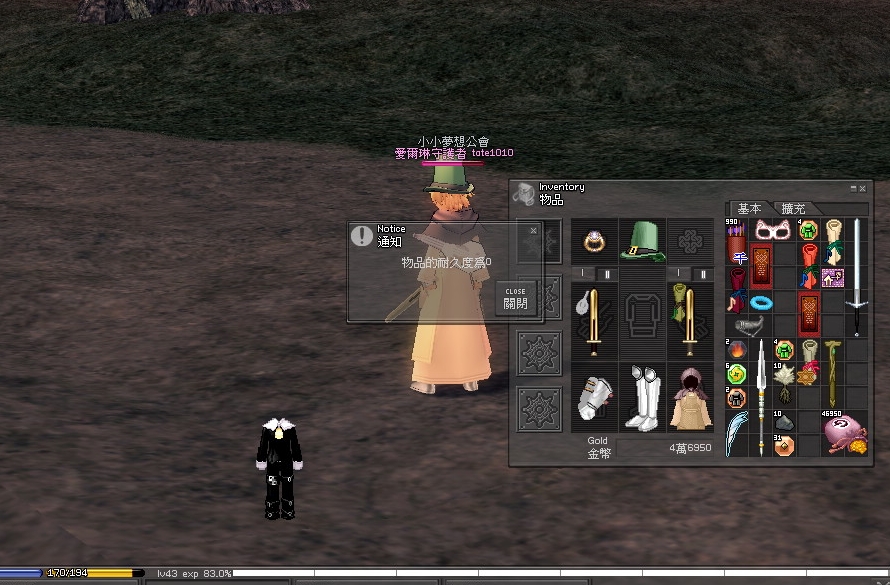This screenshot has height=585, width=890.
Task: Select the silver spear in the bag
Action: click(760, 396)
